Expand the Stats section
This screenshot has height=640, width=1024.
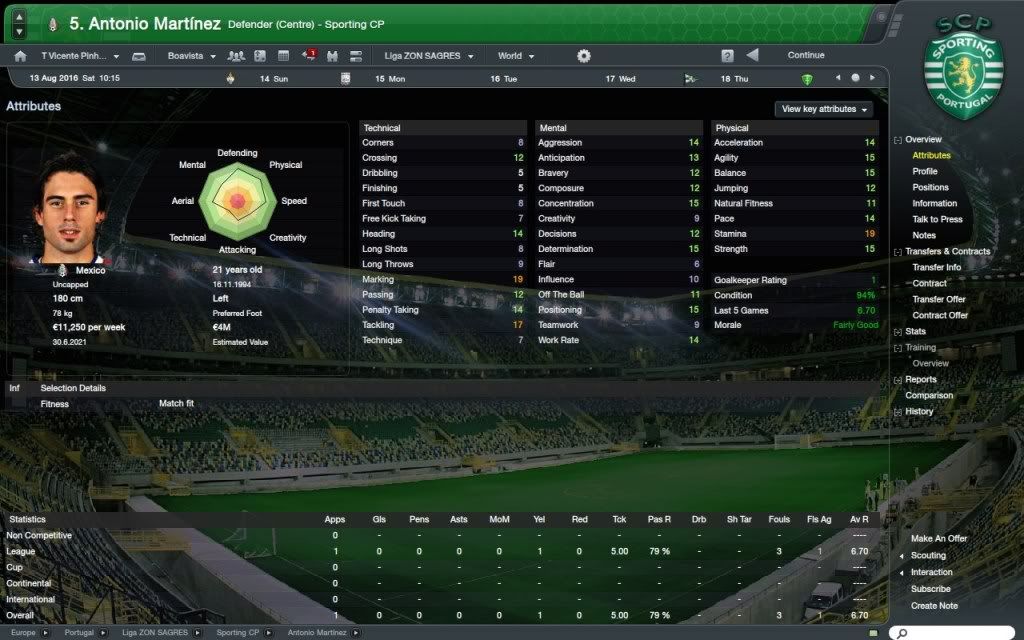915,332
